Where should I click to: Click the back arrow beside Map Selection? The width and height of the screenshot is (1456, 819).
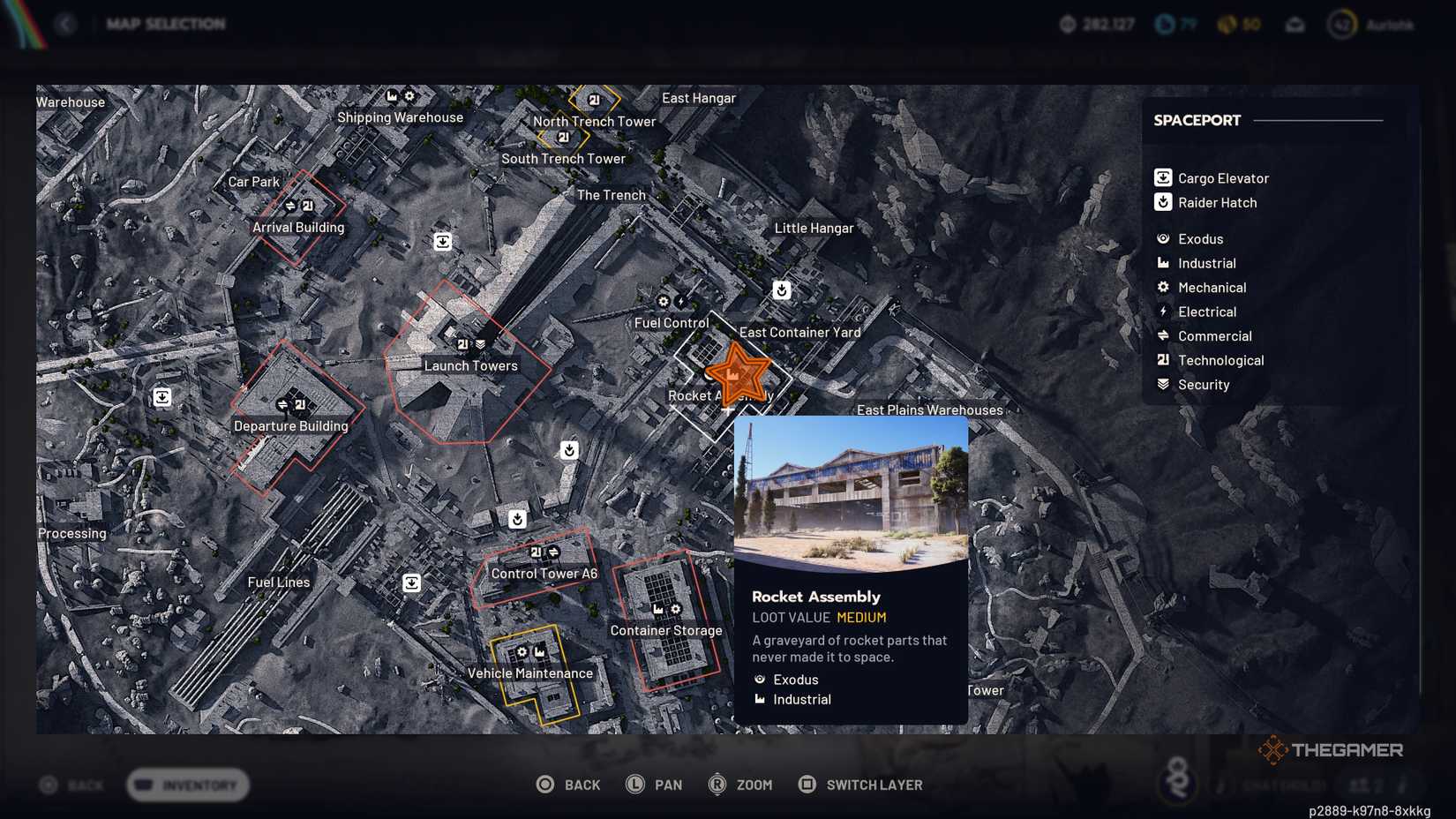(66, 24)
